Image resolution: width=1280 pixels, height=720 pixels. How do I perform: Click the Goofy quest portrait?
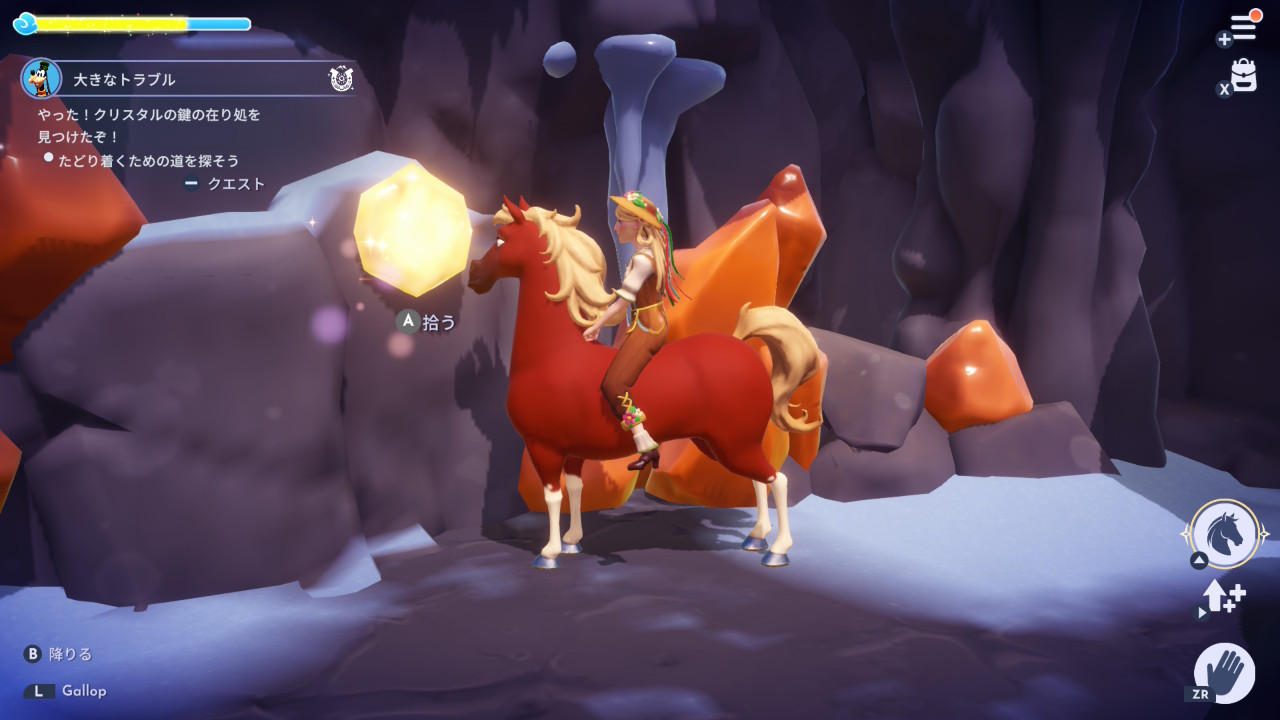pos(41,79)
